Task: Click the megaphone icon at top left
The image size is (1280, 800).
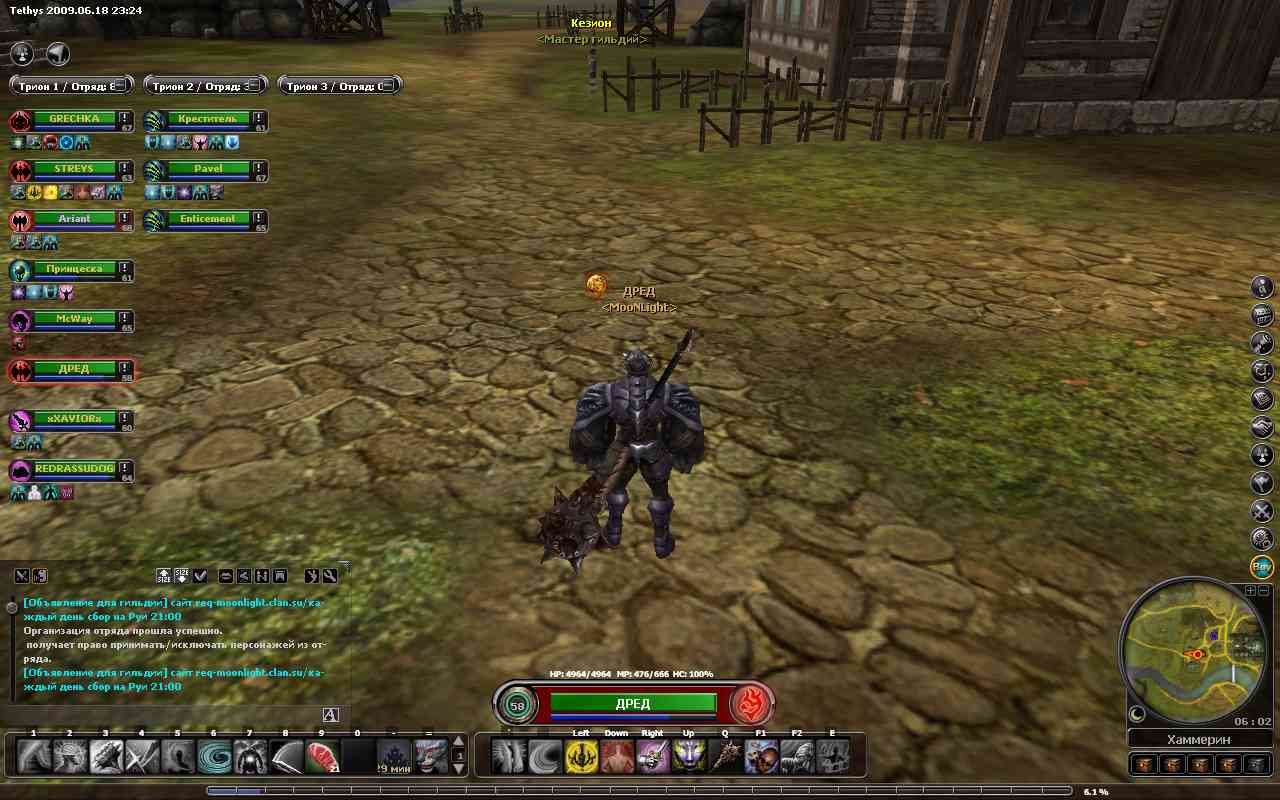Action: coord(58,53)
